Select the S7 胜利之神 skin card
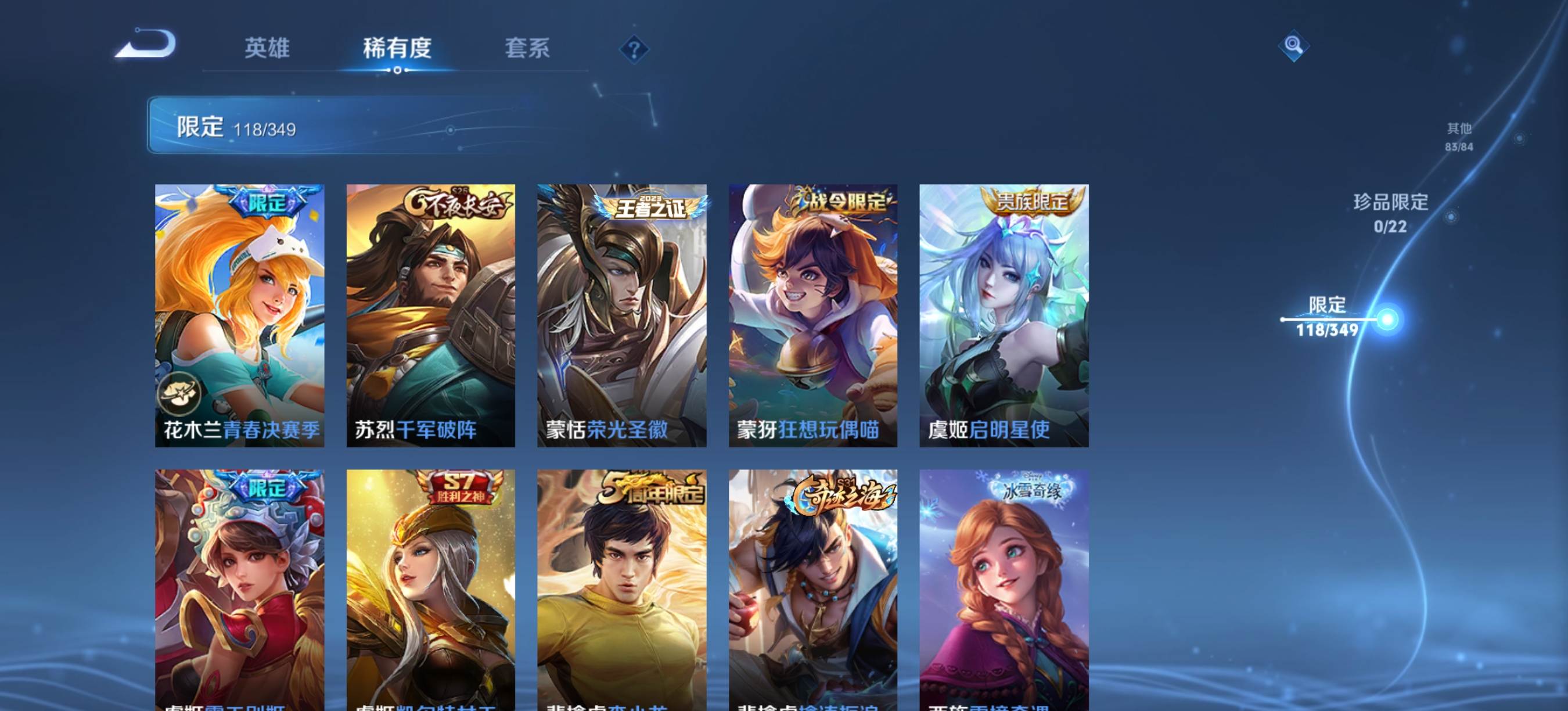This screenshot has width=1568, height=711. click(430, 589)
